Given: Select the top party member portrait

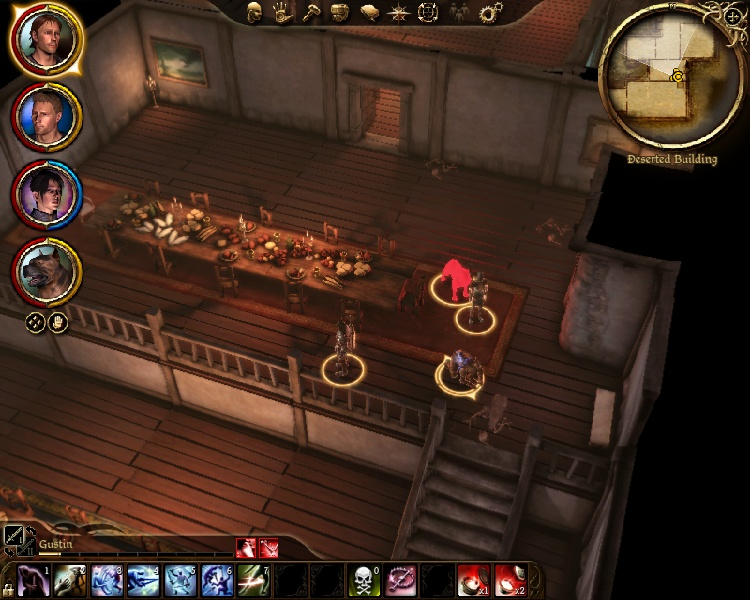Looking at the screenshot, I should coord(46,41).
